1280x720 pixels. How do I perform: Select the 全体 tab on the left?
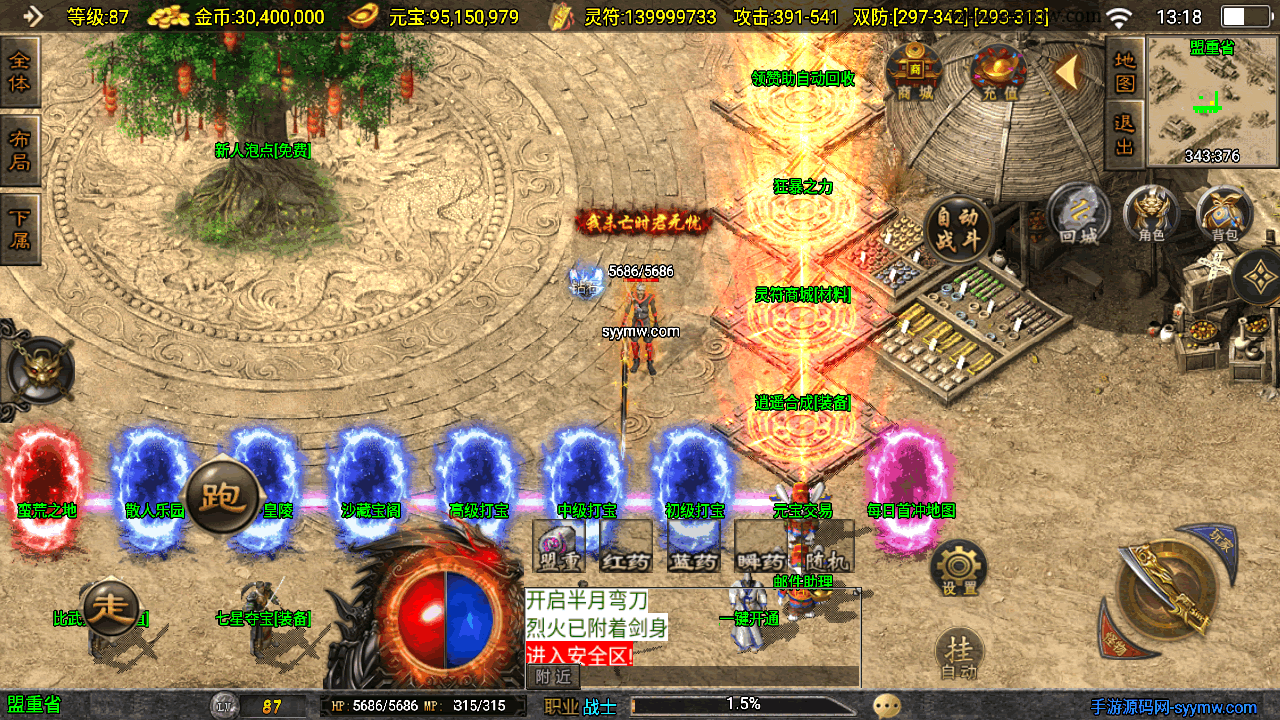coord(20,72)
